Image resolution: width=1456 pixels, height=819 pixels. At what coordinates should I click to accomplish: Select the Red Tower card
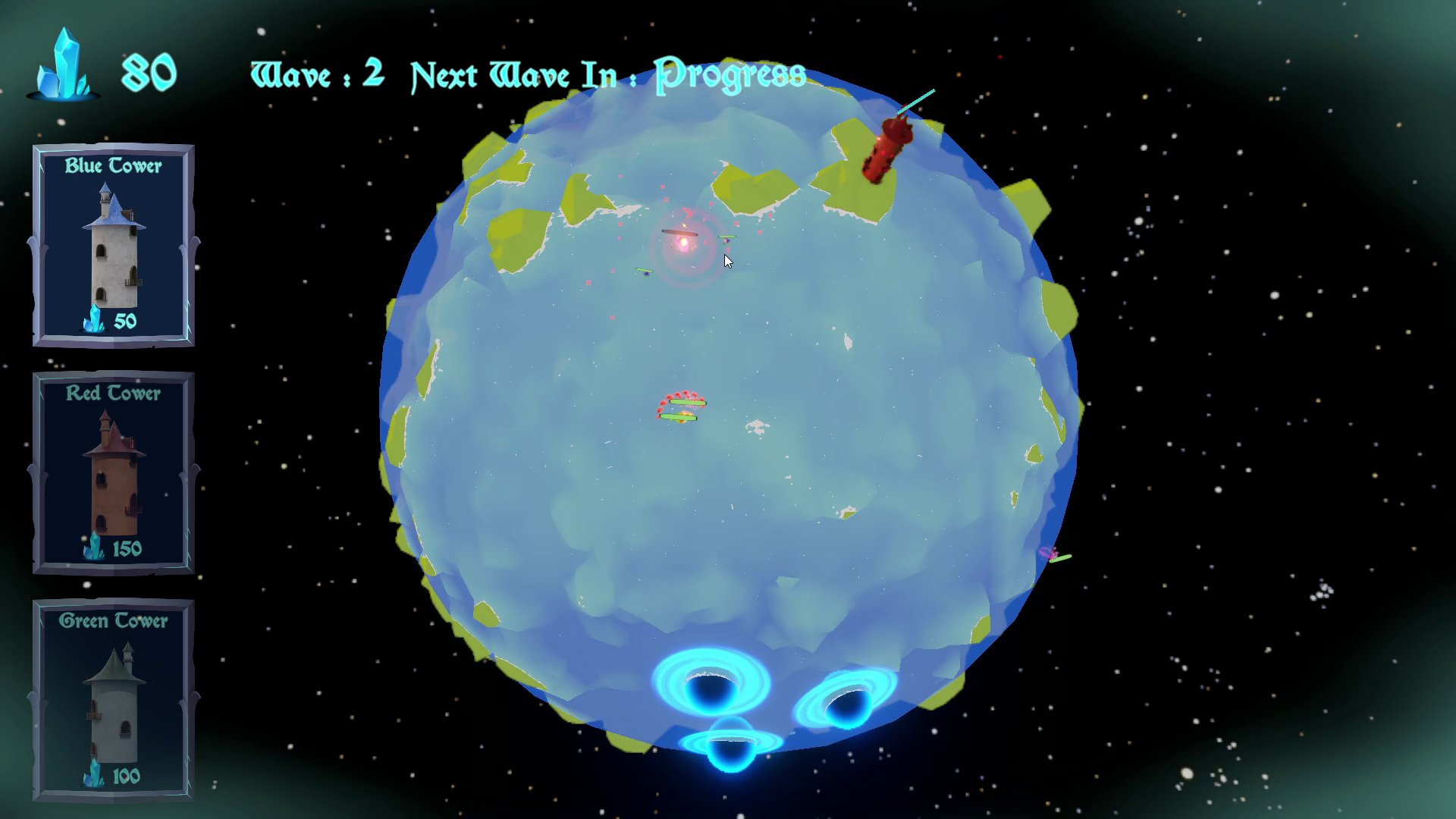112,474
